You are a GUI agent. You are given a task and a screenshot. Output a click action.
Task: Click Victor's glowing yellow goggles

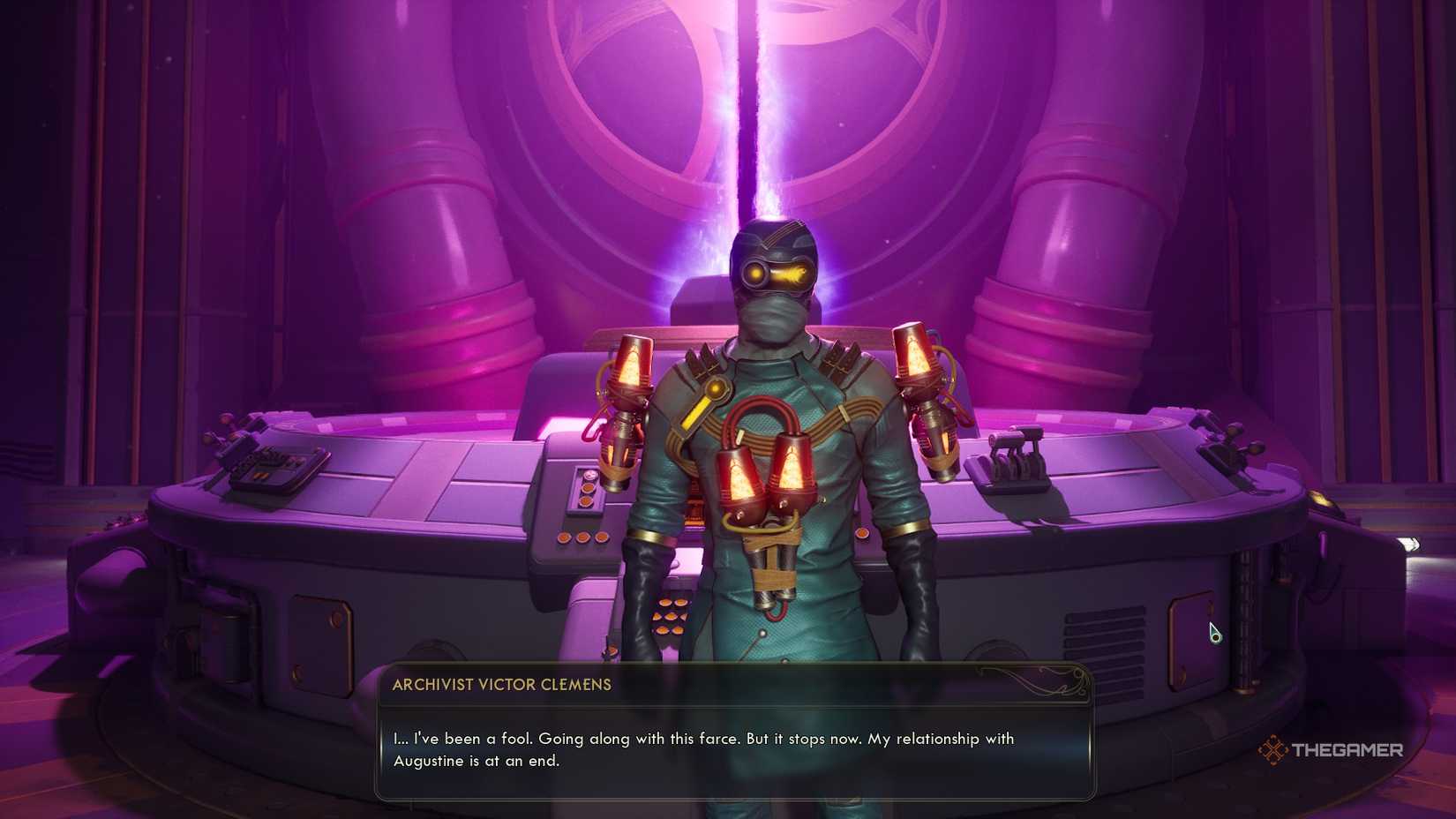777,274
